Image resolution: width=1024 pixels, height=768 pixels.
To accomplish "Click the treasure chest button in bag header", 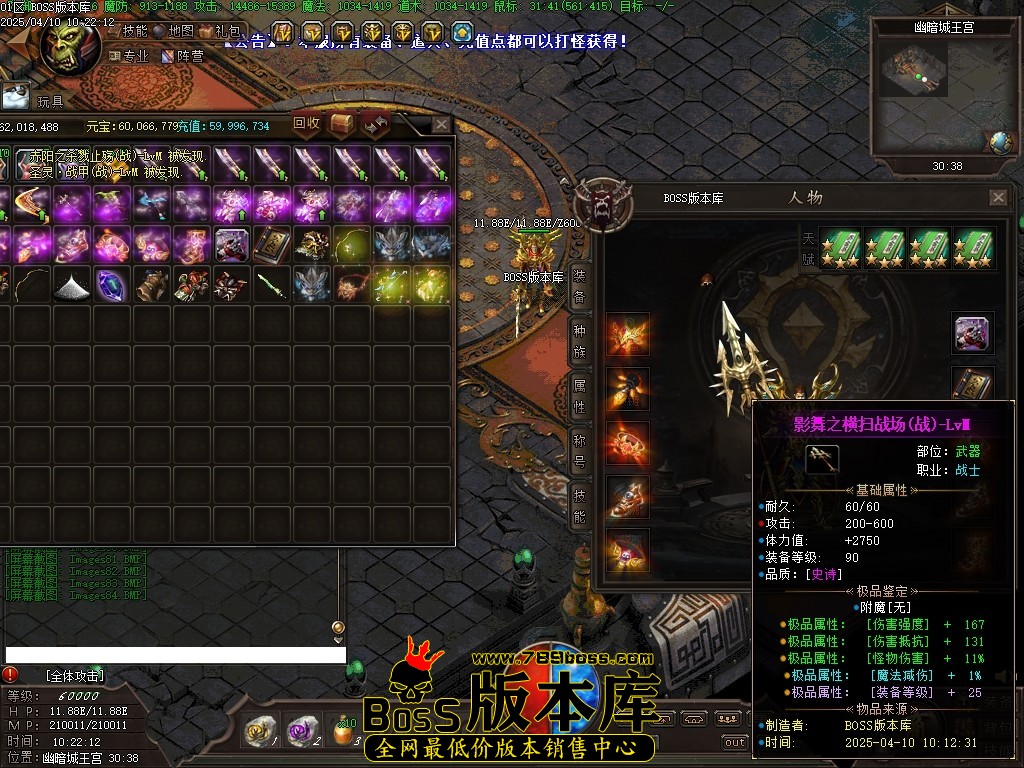I will (x=342, y=124).
